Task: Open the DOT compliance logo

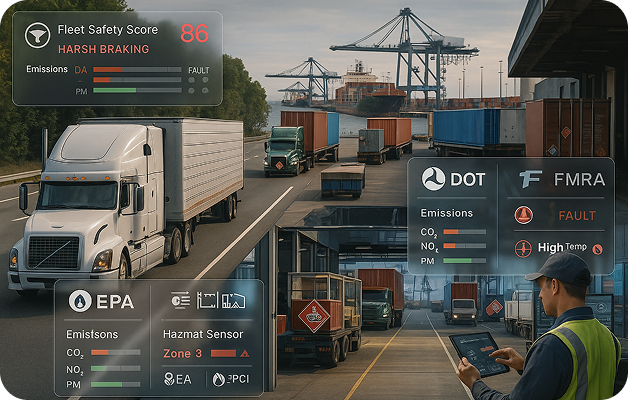Action: [433, 179]
